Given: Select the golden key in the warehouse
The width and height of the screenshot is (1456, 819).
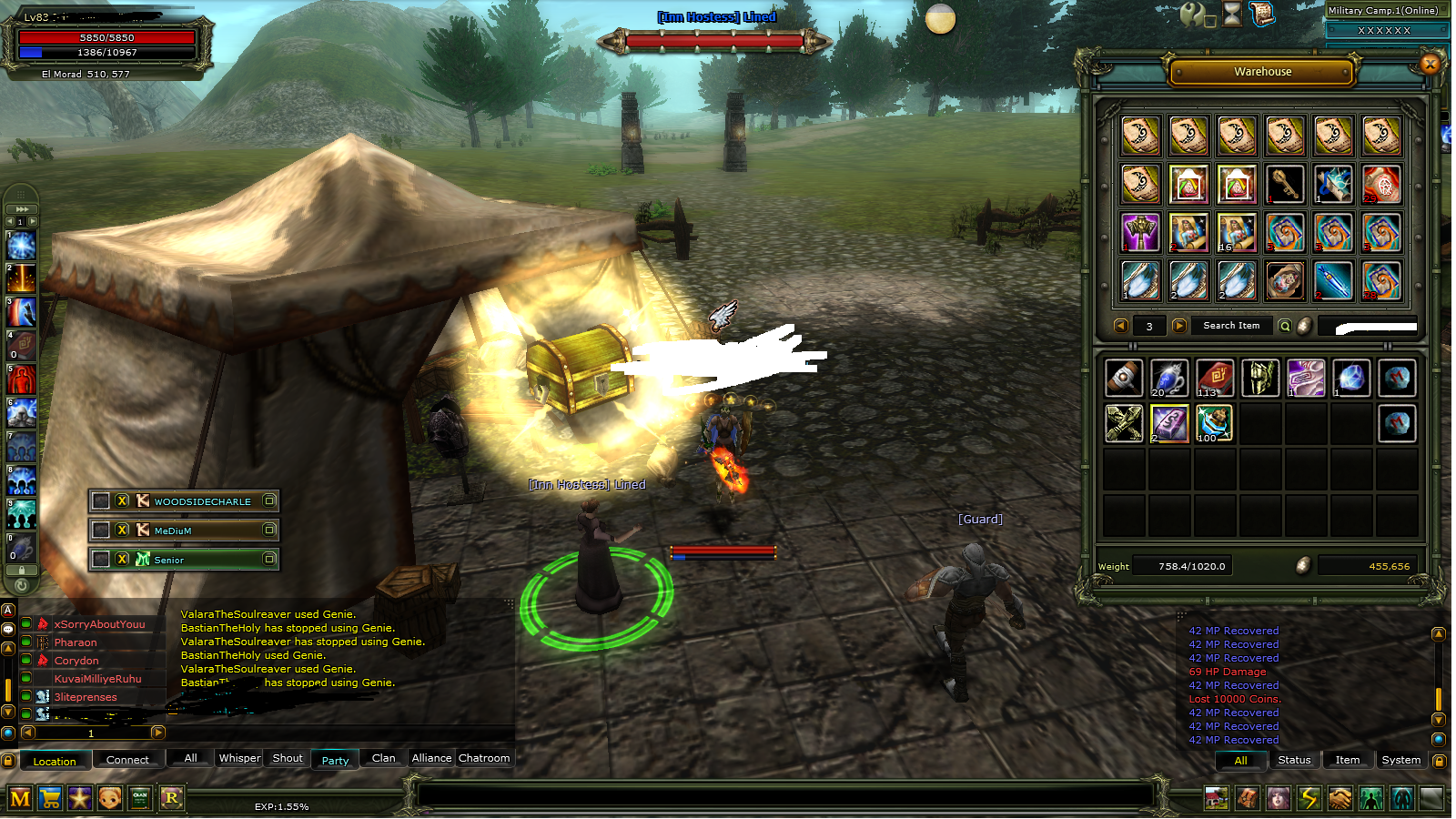Looking at the screenshot, I should click(x=1284, y=185).
